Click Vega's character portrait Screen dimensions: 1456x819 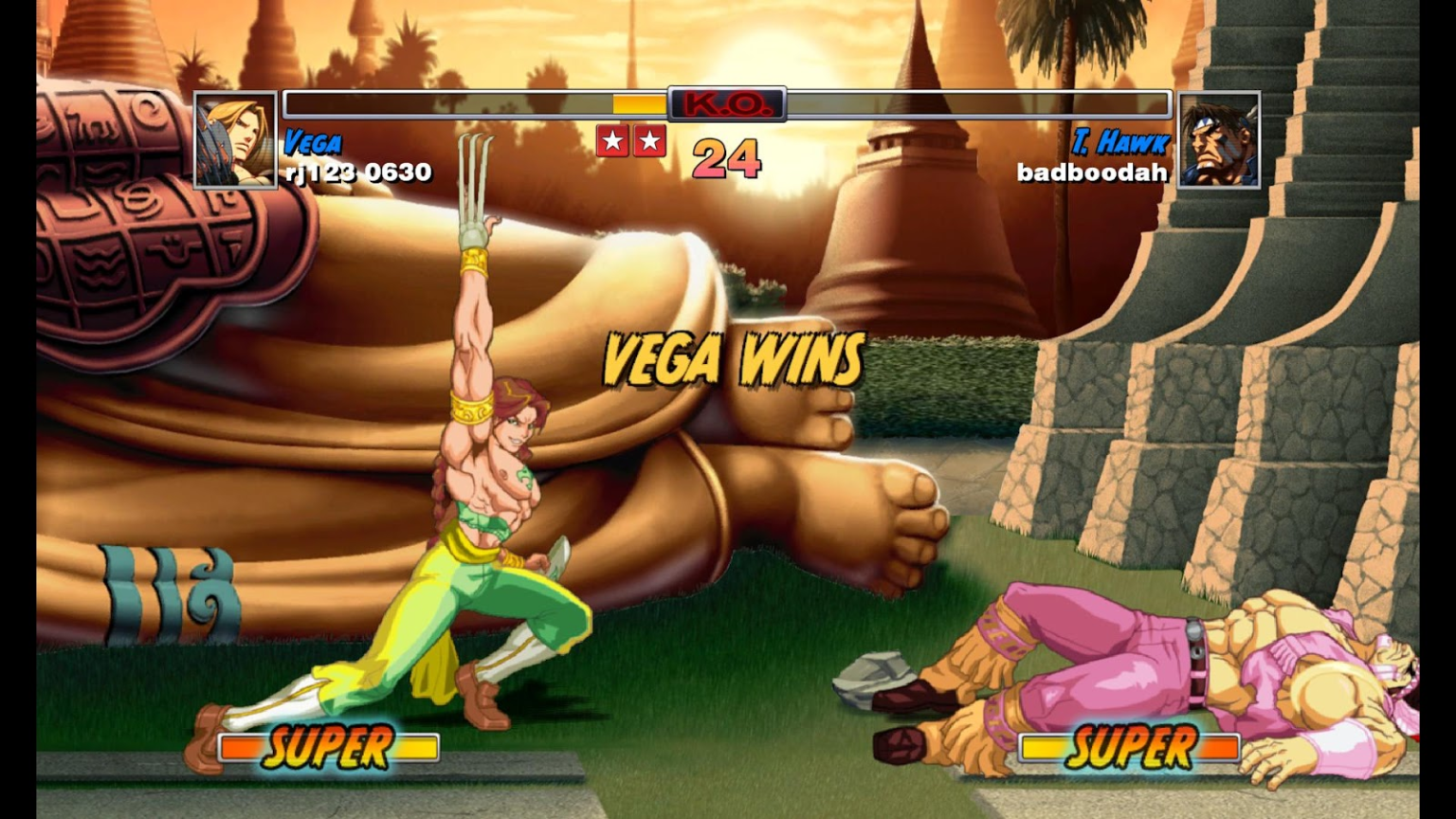point(235,140)
